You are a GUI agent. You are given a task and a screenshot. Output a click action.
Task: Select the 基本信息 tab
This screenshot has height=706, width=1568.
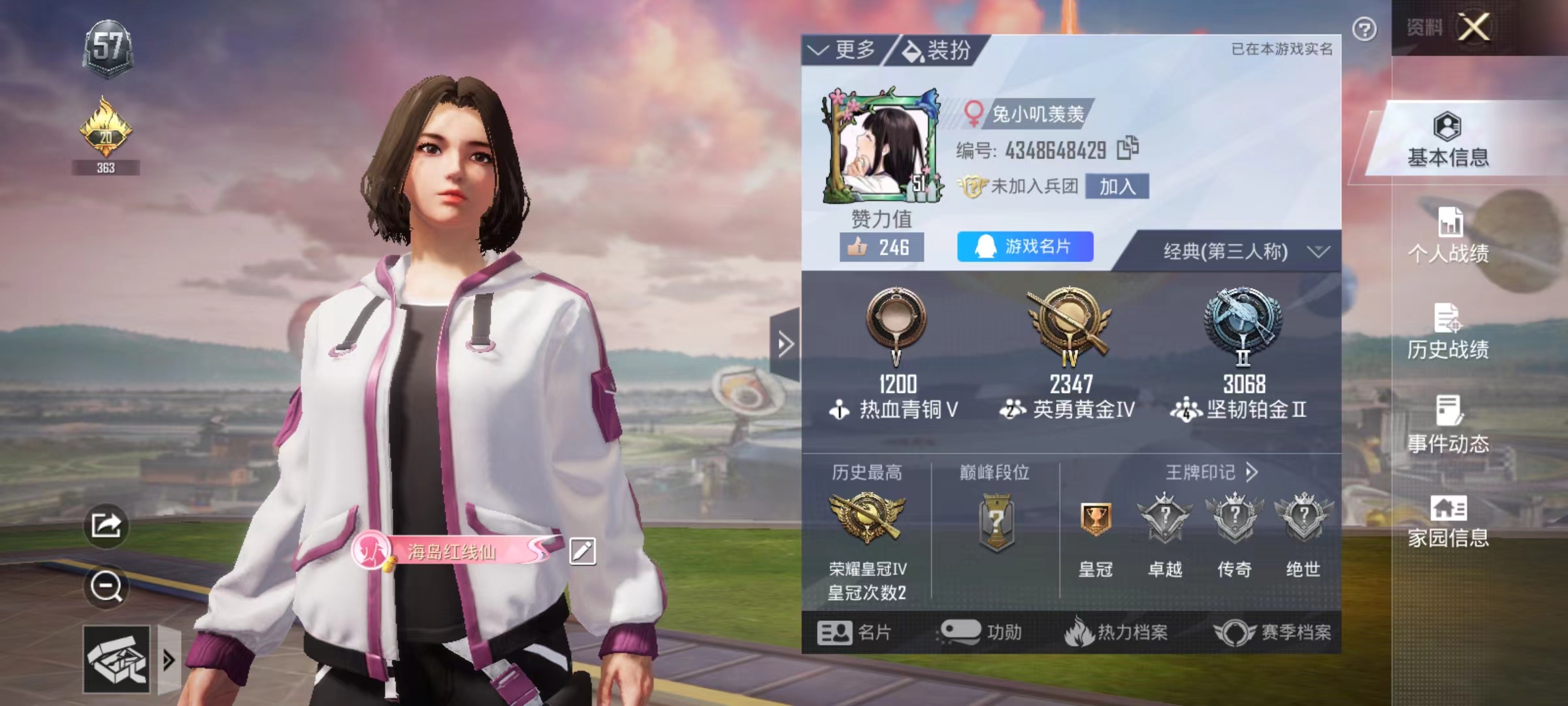pos(1448,140)
